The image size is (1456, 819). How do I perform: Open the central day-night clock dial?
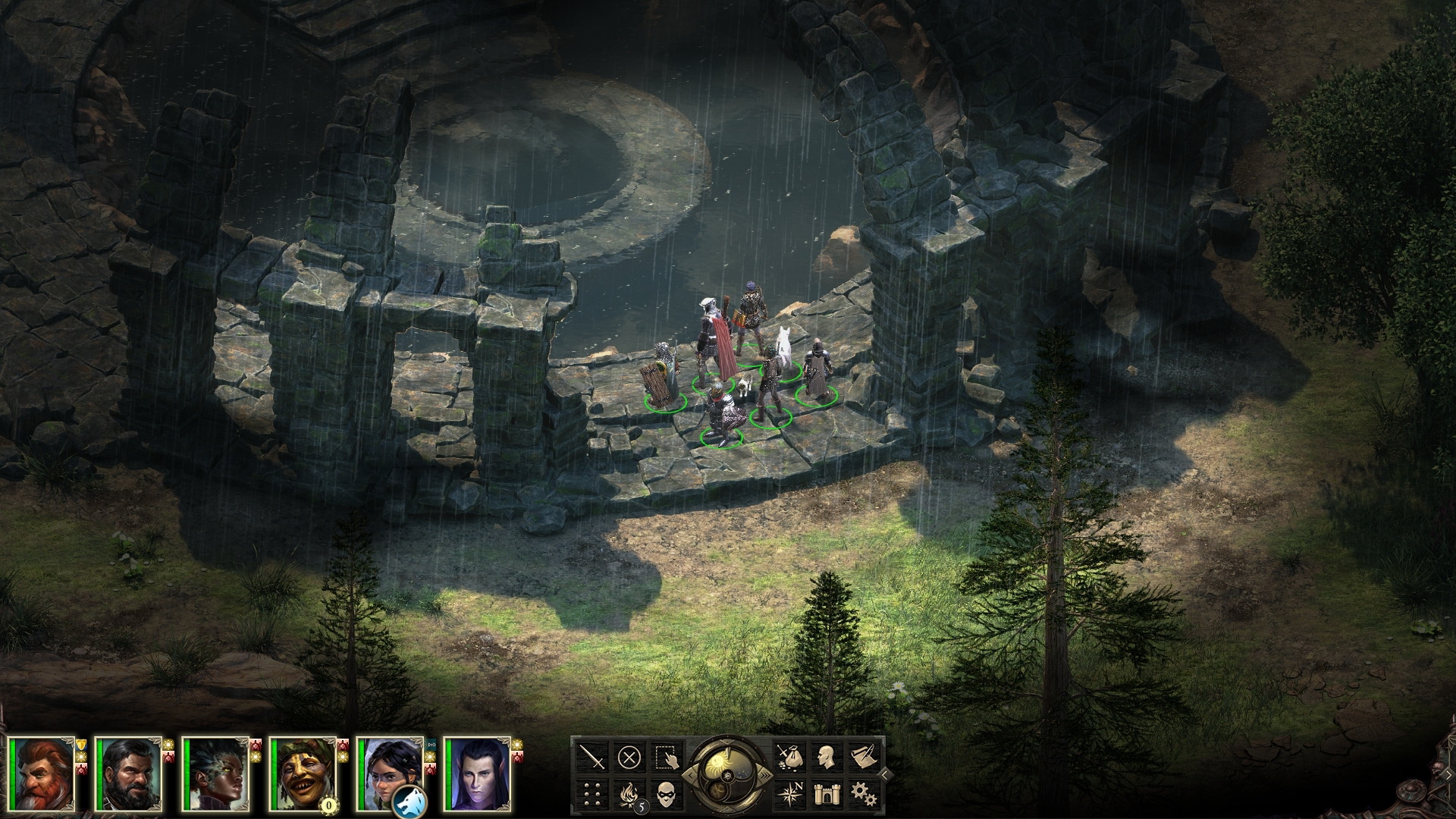pos(726,776)
